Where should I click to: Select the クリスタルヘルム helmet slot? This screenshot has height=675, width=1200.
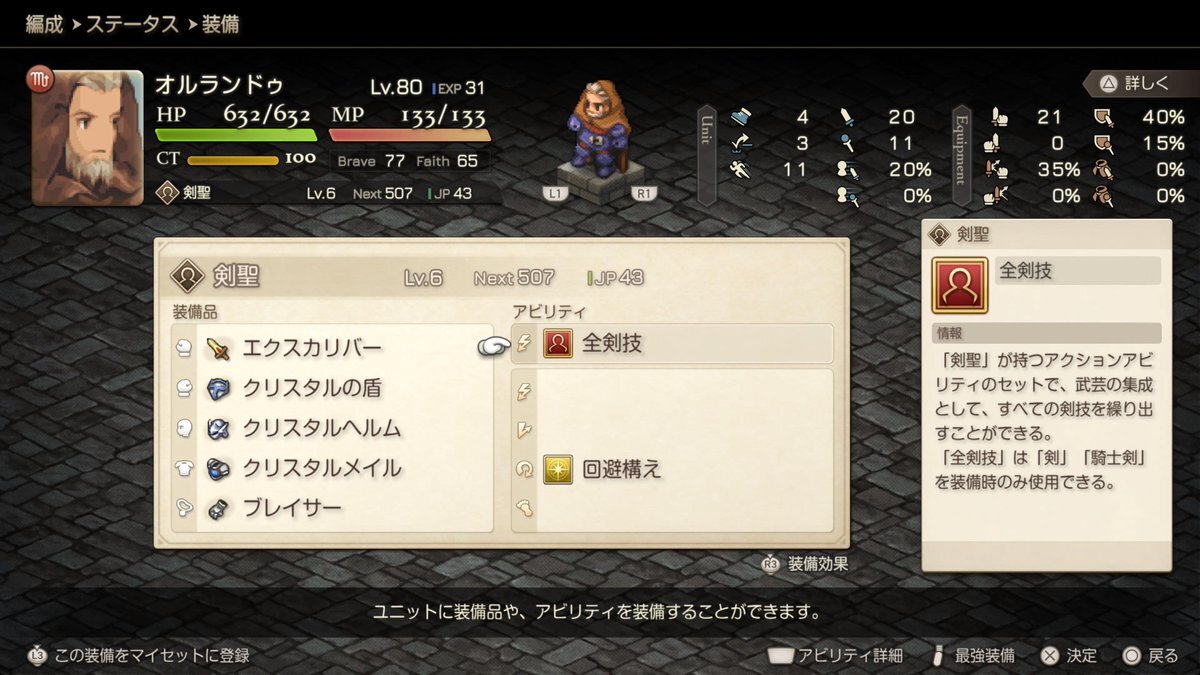point(320,428)
